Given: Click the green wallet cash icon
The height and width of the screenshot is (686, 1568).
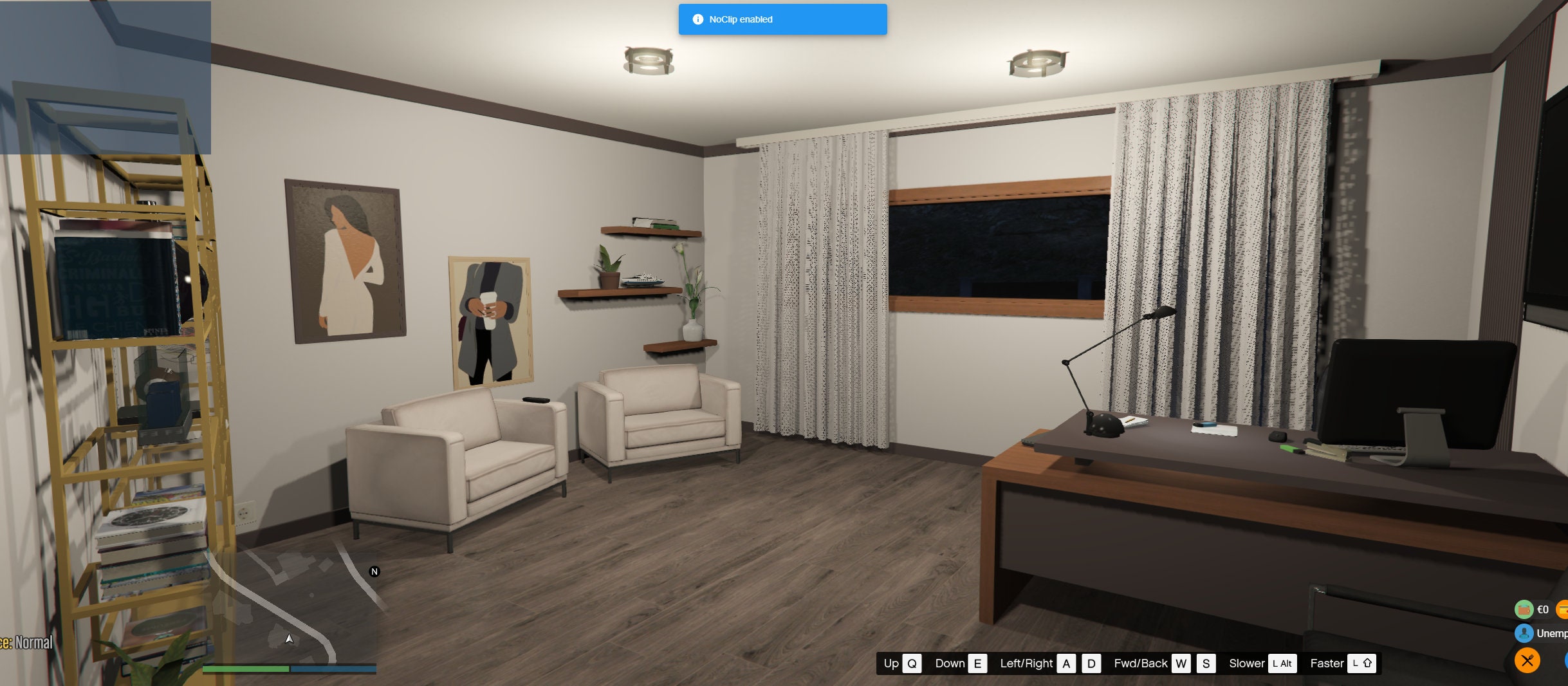Looking at the screenshot, I should pyautogui.click(x=1524, y=609).
